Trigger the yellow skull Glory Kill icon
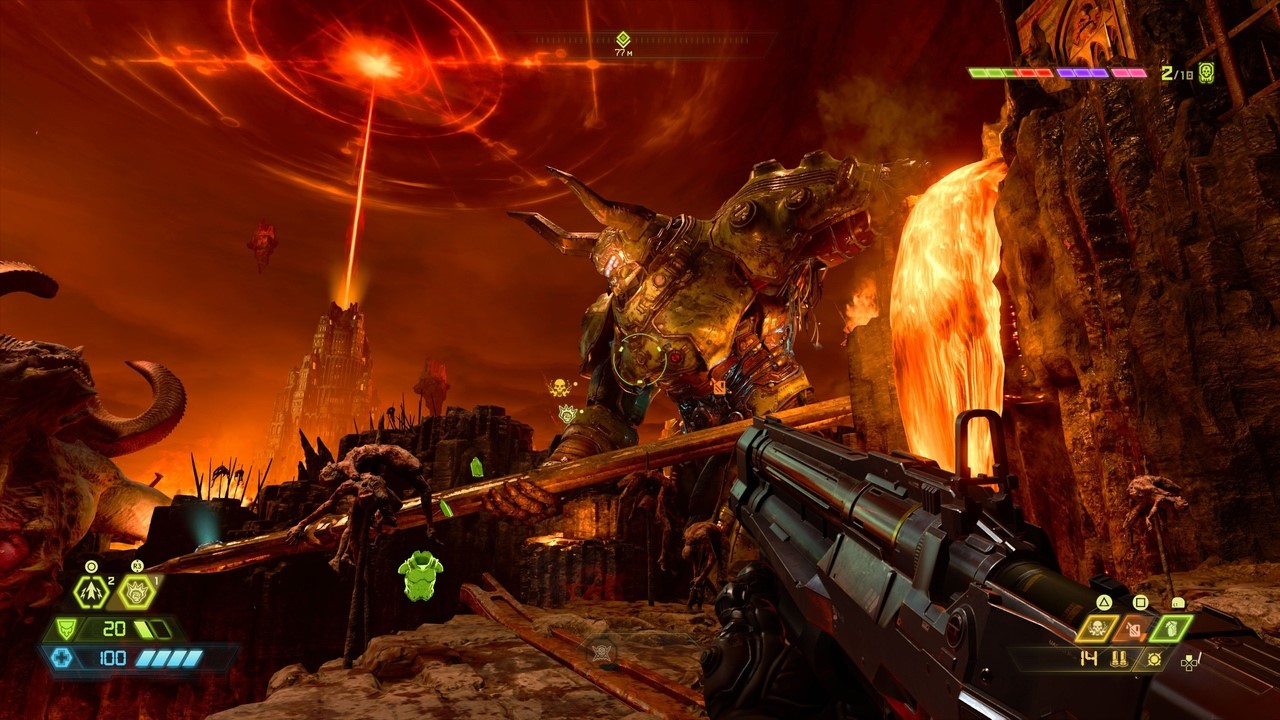Viewport: 1280px width, 720px height. 1097,628
